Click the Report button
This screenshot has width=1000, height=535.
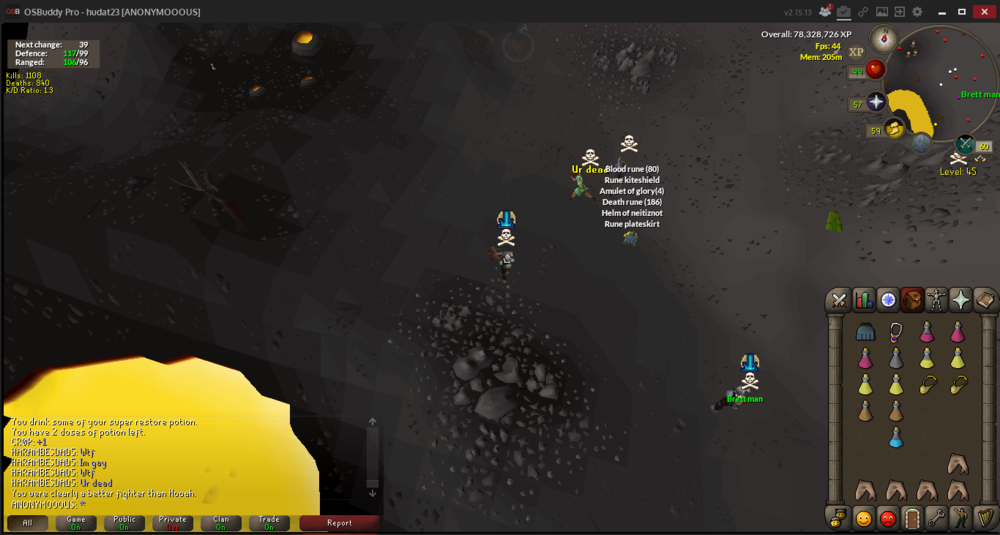(x=339, y=523)
